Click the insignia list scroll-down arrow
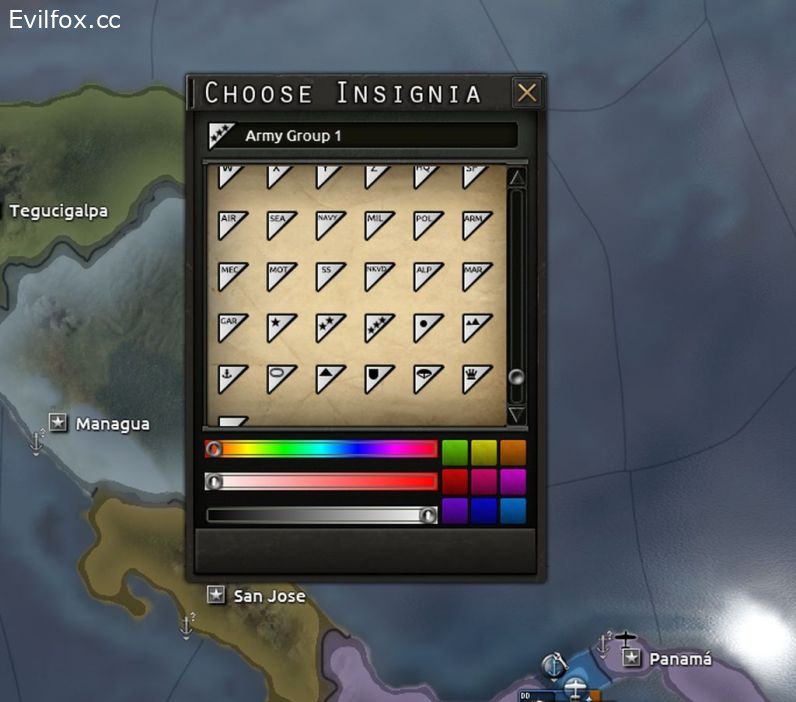The height and width of the screenshot is (702, 796). [x=516, y=414]
